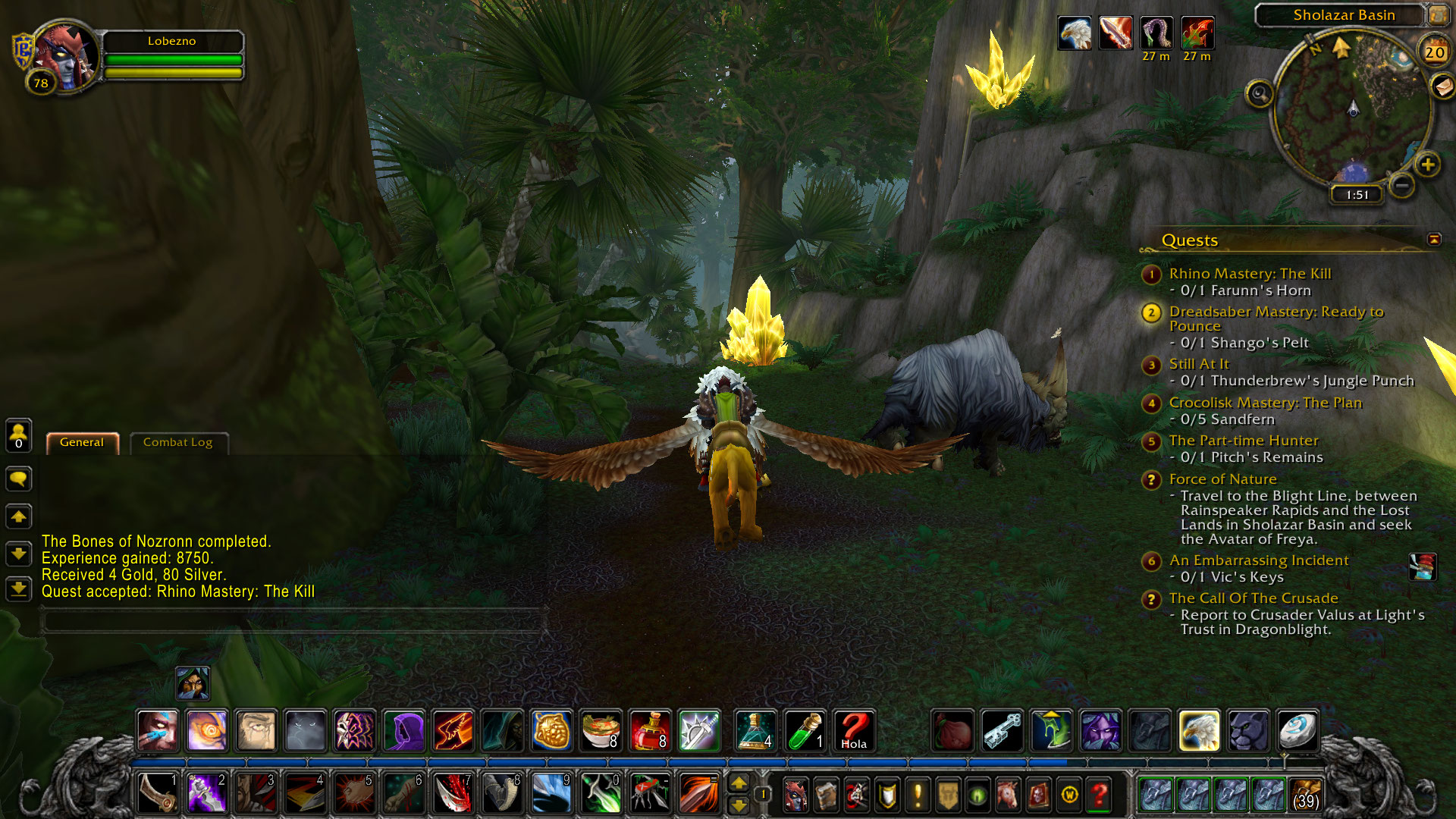Select the General chat tab
Screen dimensions: 1456x819
click(82, 442)
